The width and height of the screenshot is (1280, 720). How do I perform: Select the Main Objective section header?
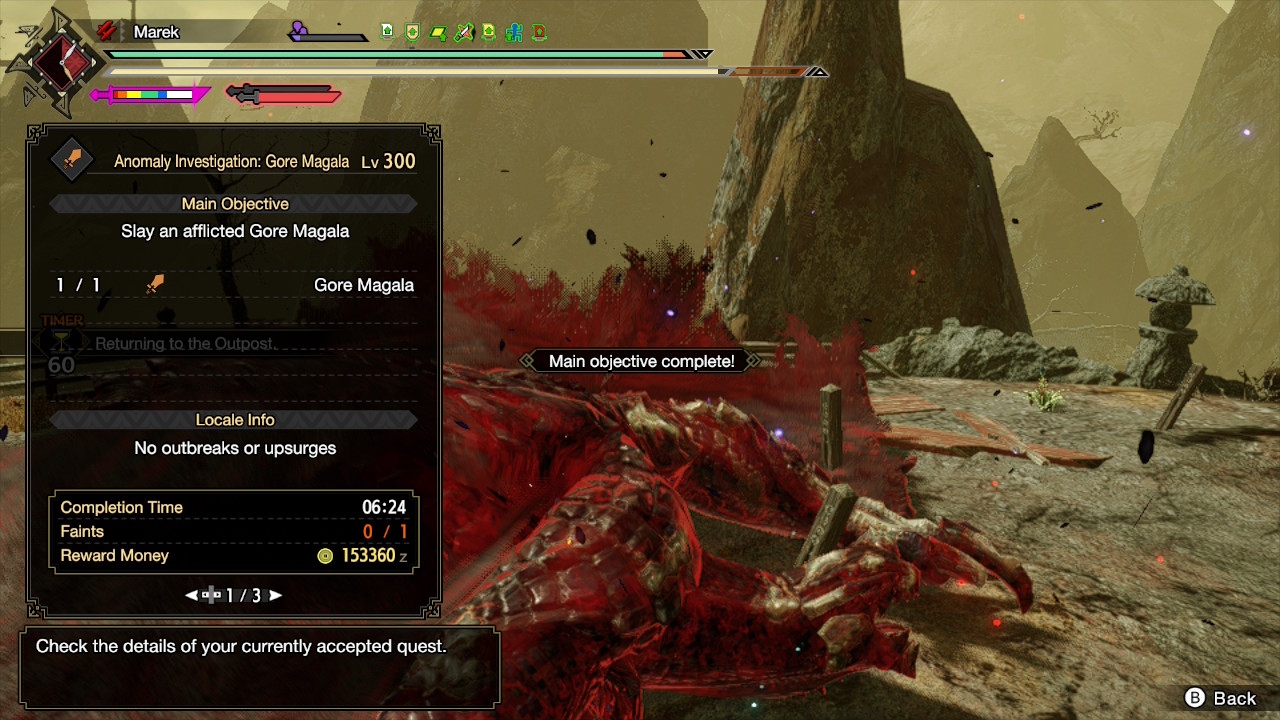(235, 204)
